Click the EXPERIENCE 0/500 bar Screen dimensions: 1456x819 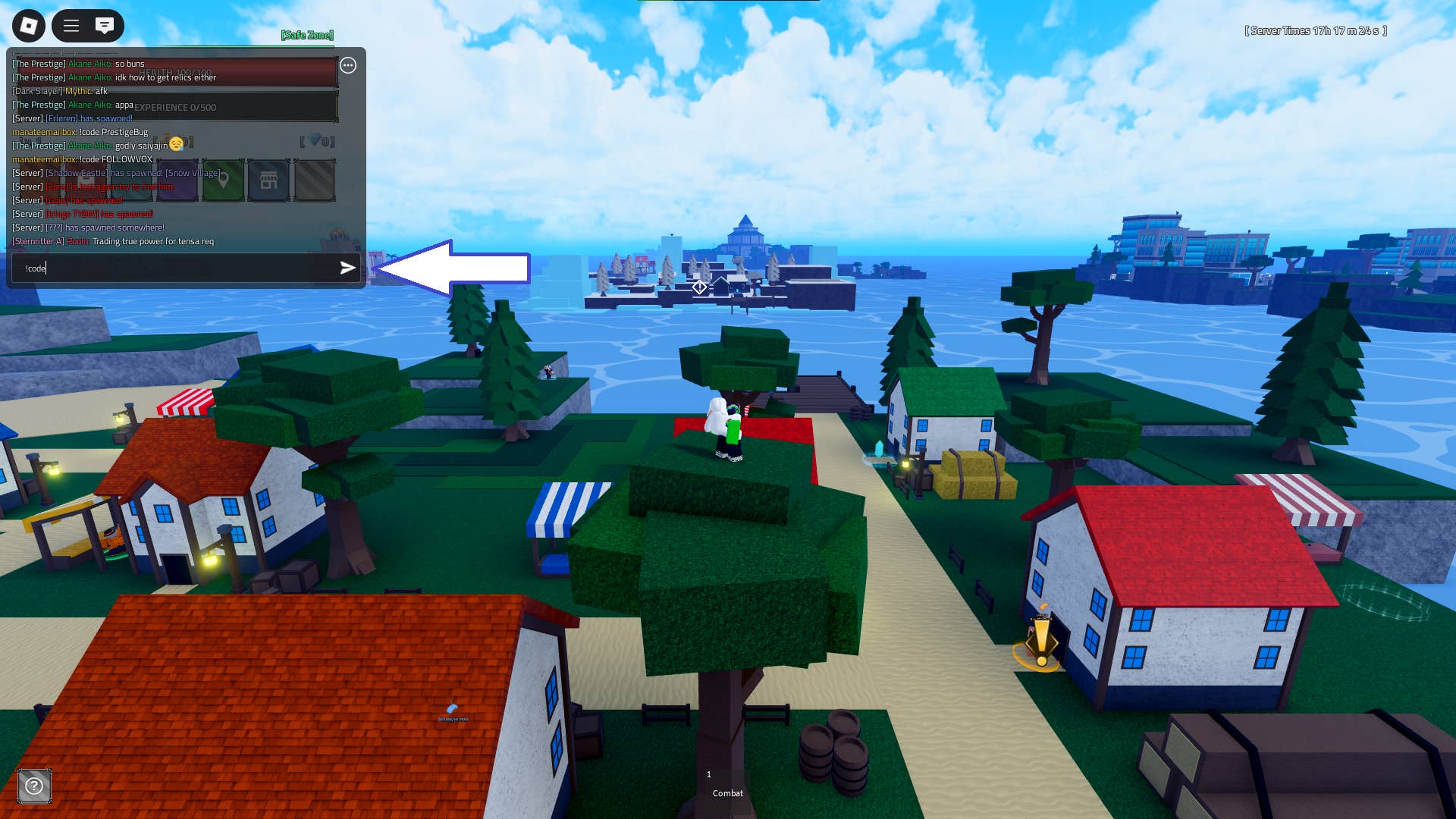(176, 107)
